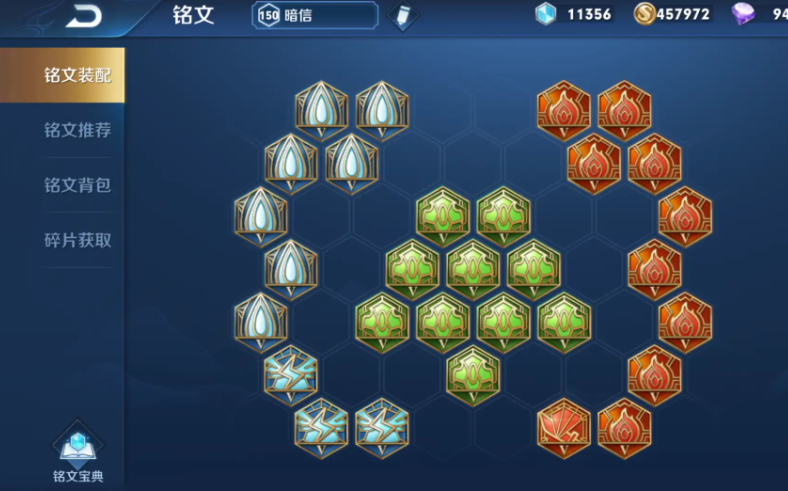Image resolution: width=788 pixels, height=491 pixels.
Task: Go back using the return arrow
Action: tap(84, 15)
